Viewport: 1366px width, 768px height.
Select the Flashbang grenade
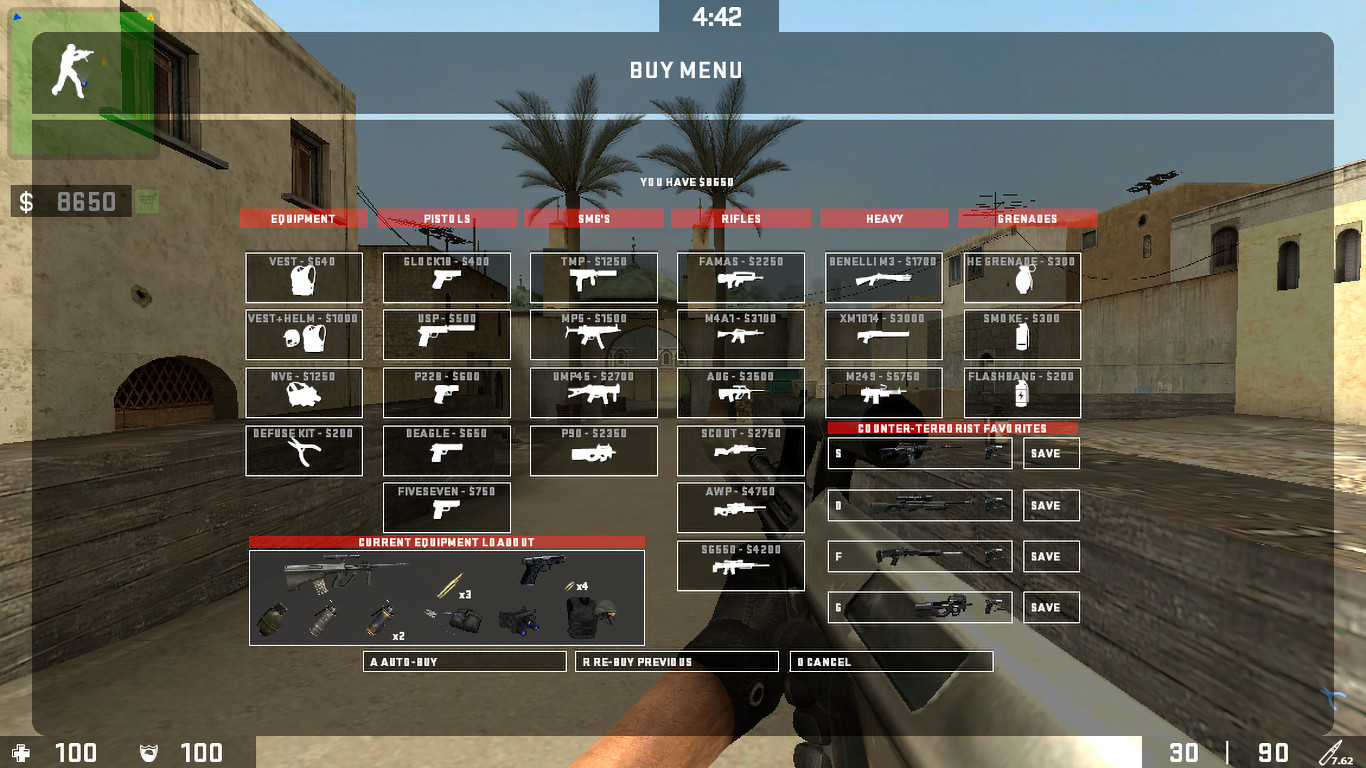tap(1021, 392)
